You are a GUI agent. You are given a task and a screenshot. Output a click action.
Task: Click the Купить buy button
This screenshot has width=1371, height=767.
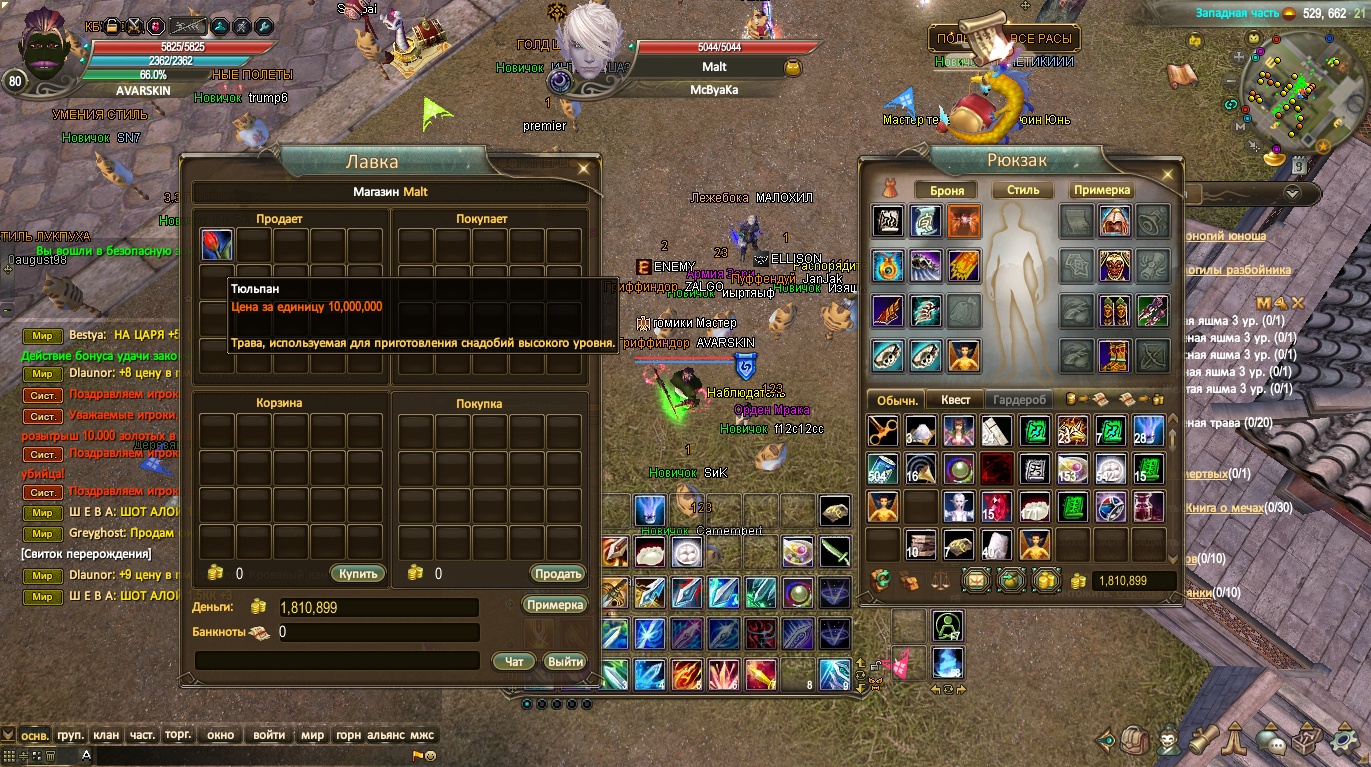point(357,574)
